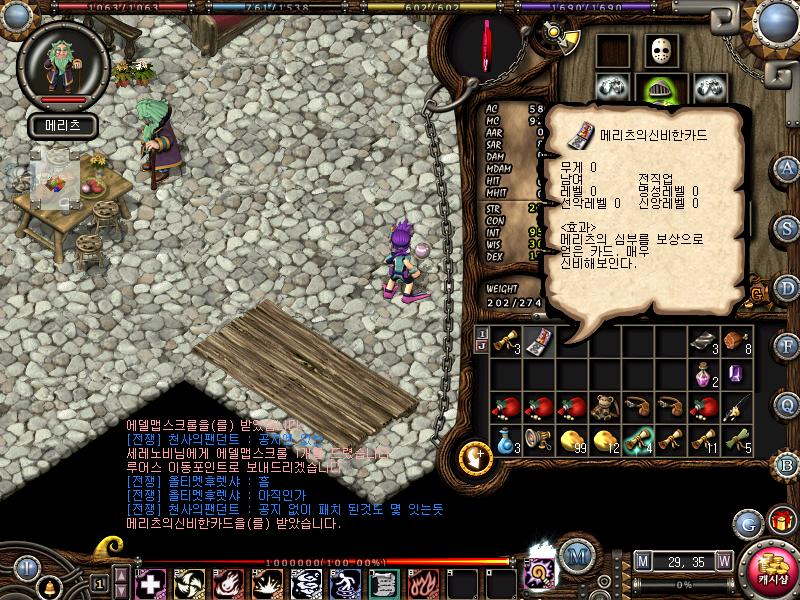This screenshot has width=800, height=600.
Task: Open the red gift box button
Action: [779, 520]
